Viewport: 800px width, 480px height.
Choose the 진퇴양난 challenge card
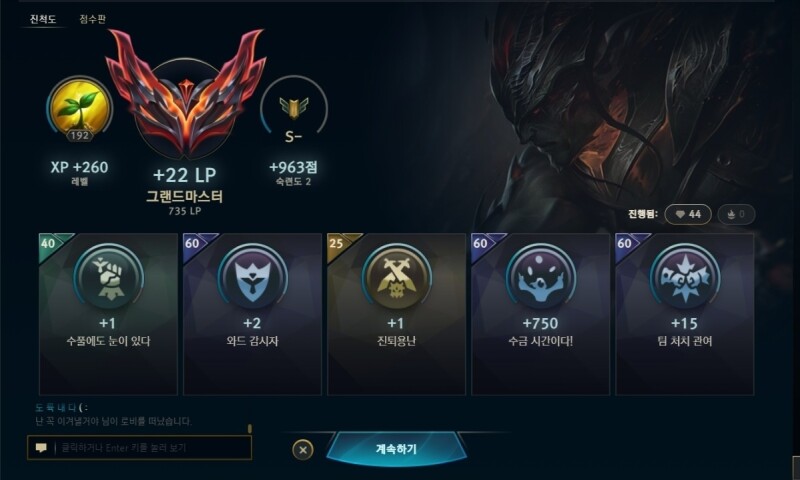click(396, 313)
